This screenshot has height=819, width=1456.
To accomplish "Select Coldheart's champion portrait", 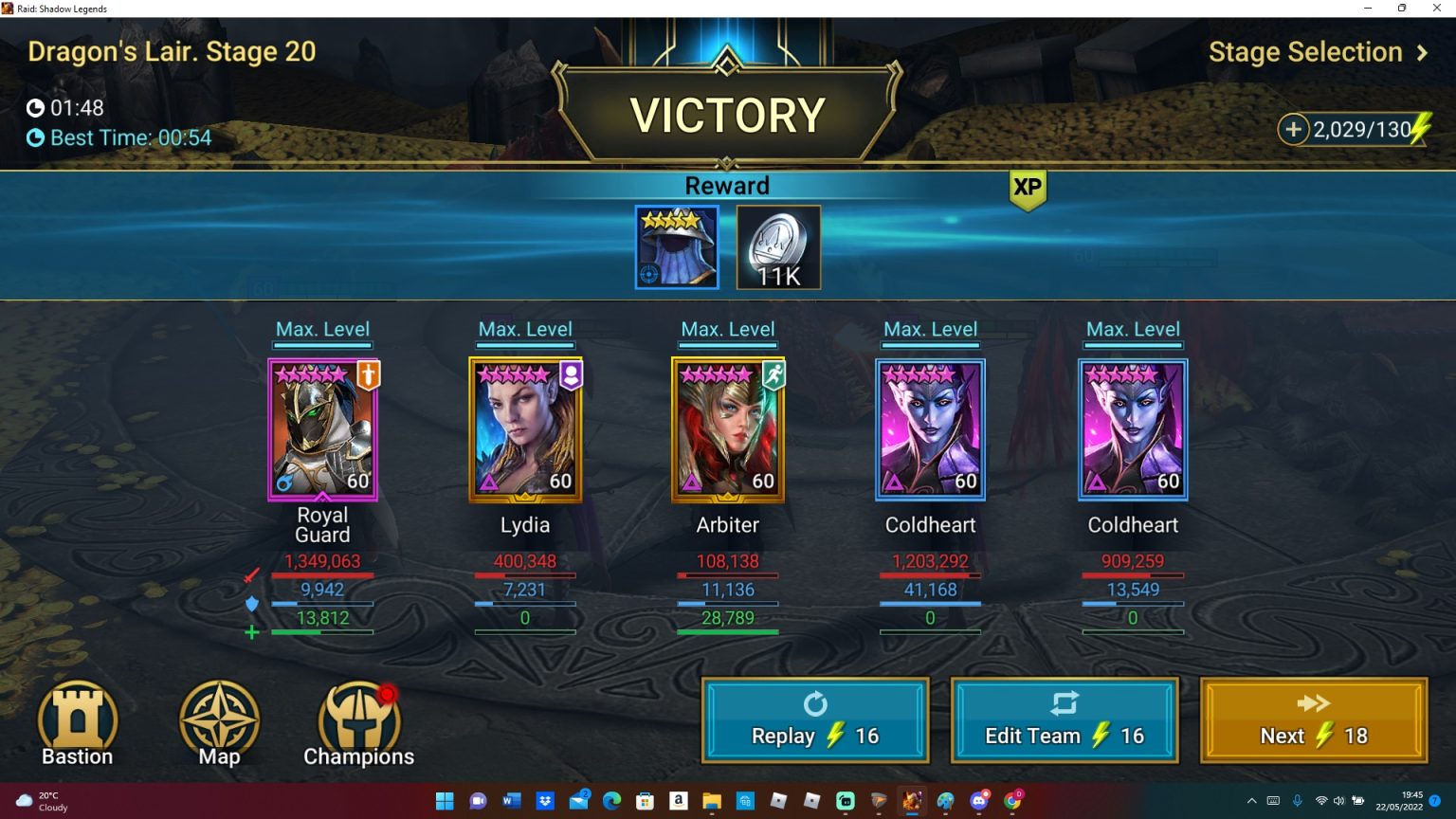I will 930,428.
